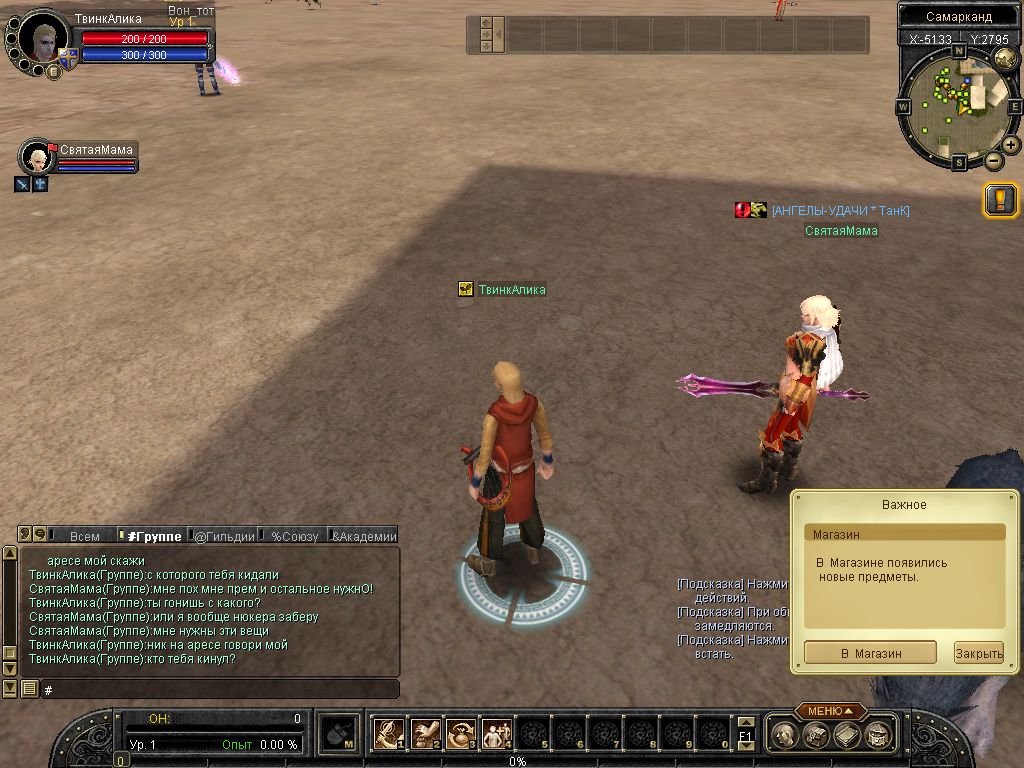Open the "%Союзу" chat channel tab
This screenshot has height=768, width=1024.
pyautogui.click(x=294, y=536)
